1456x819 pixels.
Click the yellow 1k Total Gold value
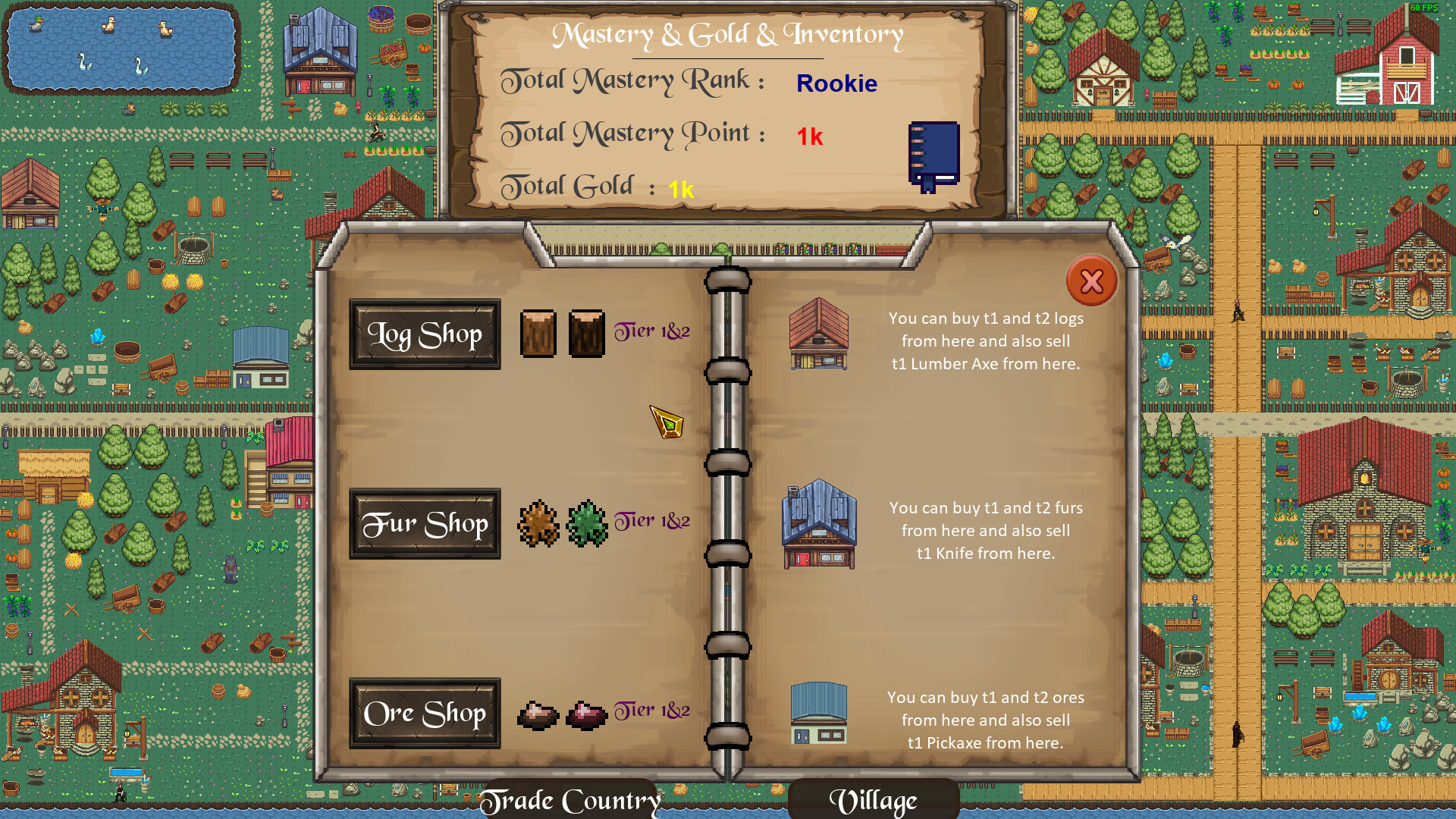coord(681,191)
